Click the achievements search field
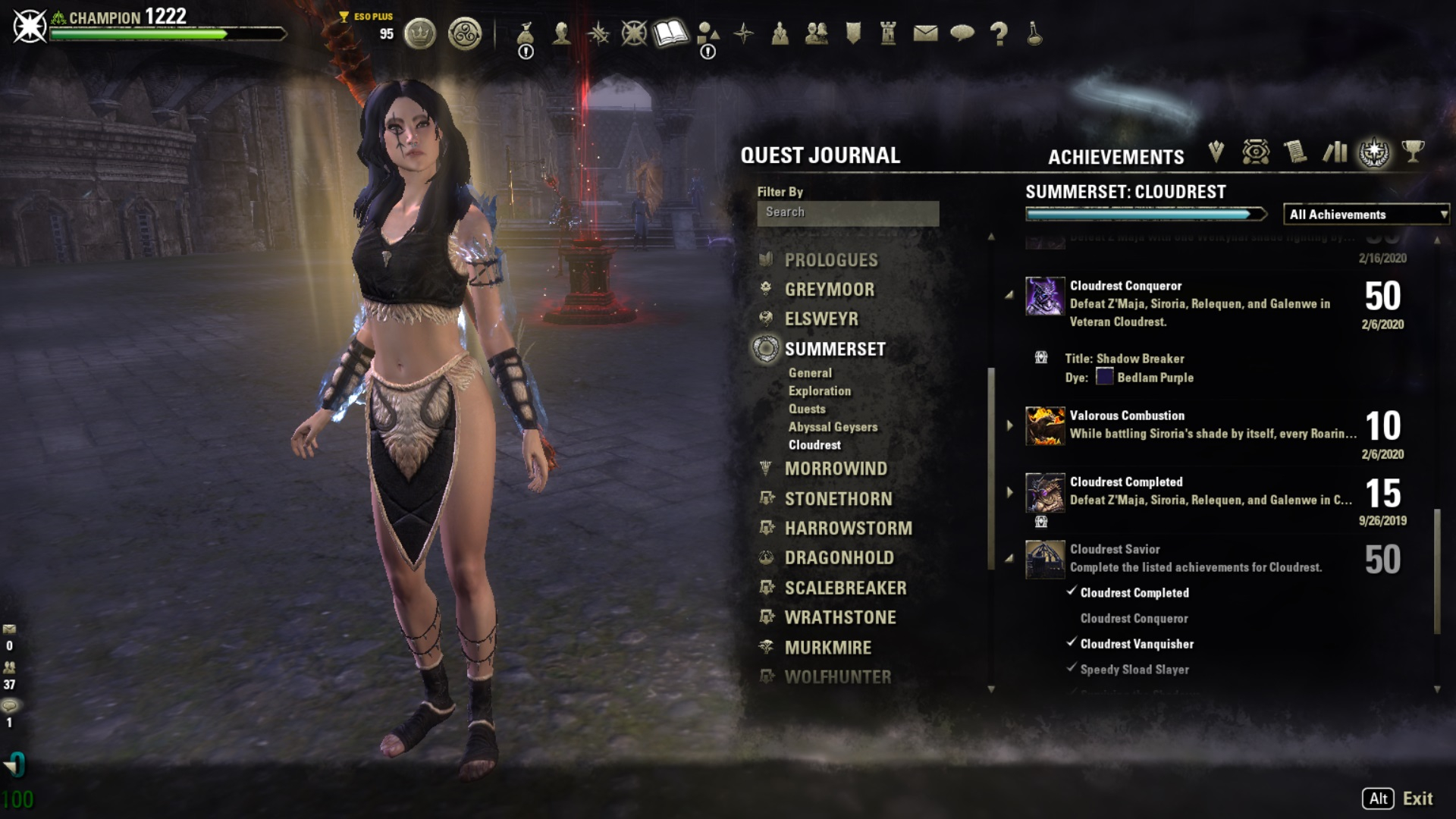This screenshot has height=819, width=1456. pos(847,212)
